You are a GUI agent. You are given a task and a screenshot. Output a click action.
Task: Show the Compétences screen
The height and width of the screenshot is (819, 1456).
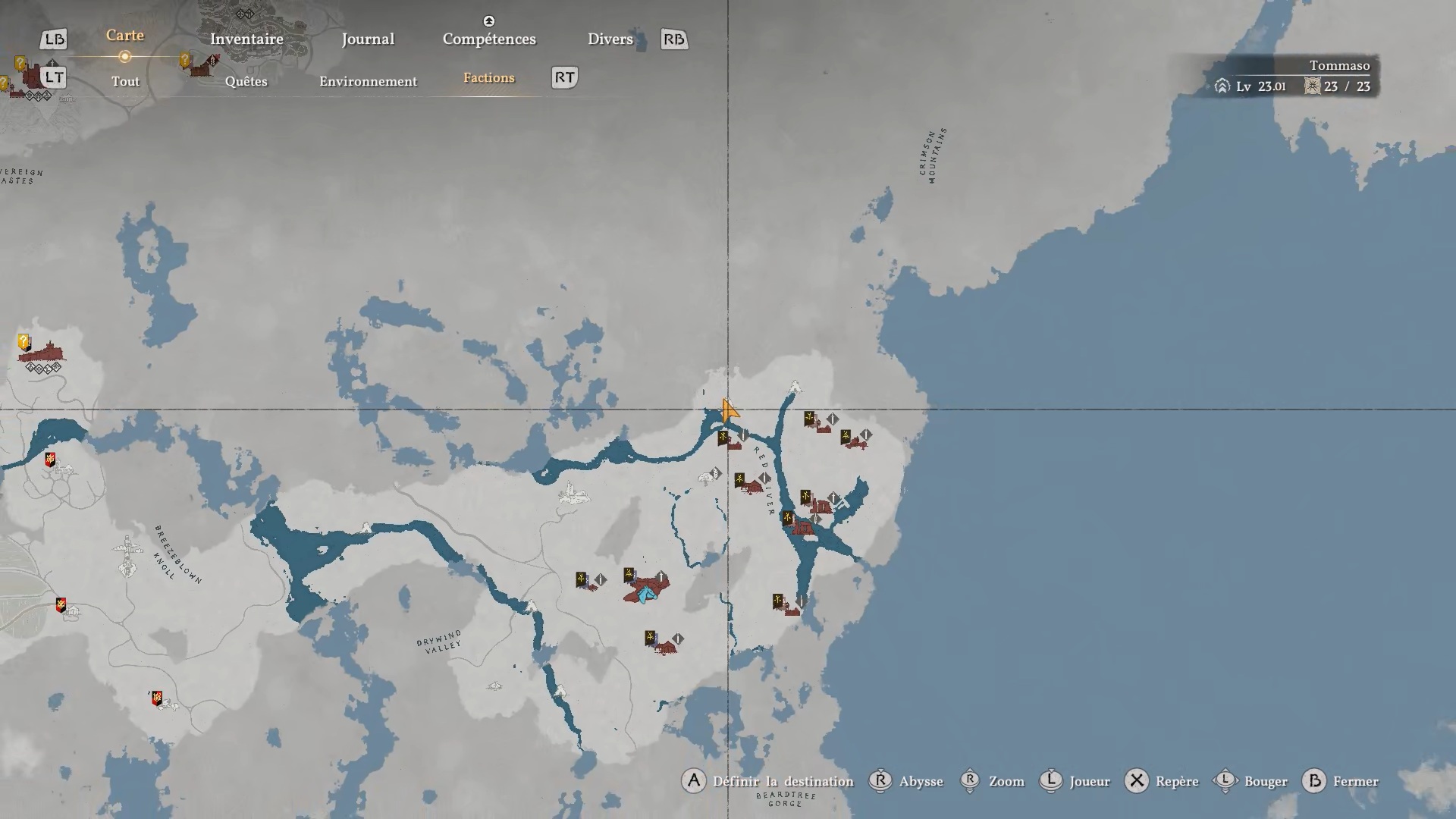pos(489,39)
